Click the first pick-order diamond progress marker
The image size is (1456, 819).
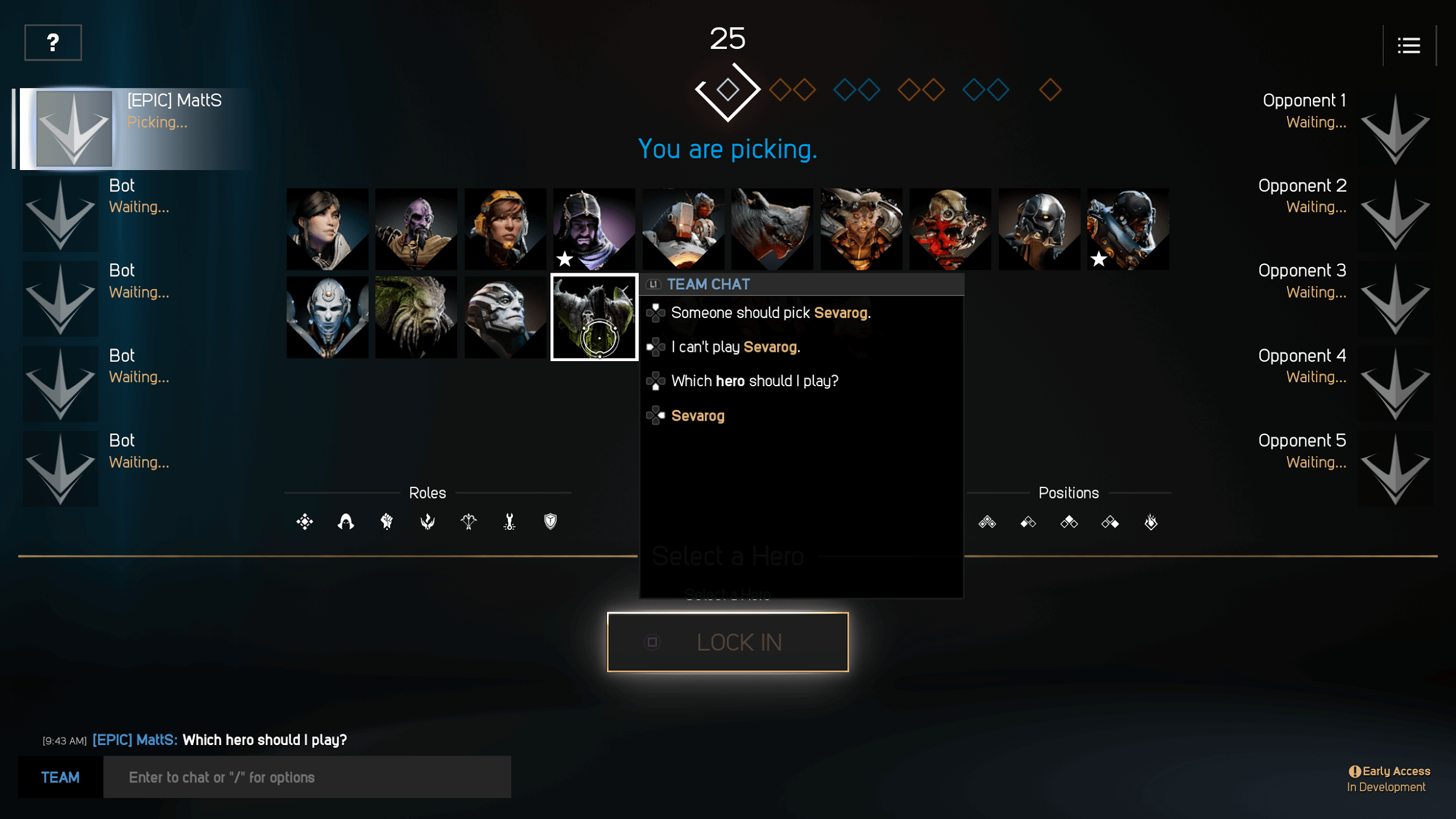(x=727, y=89)
